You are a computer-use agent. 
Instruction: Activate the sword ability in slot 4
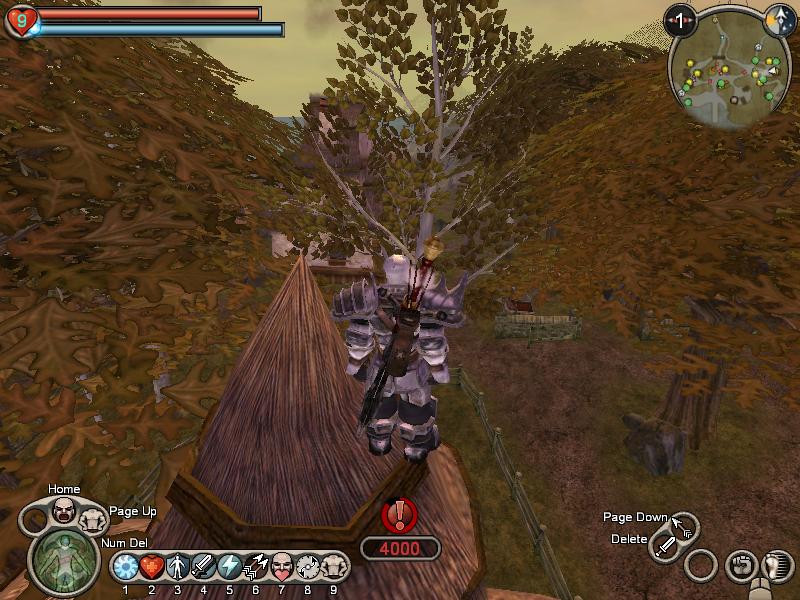(x=203, y=567)
